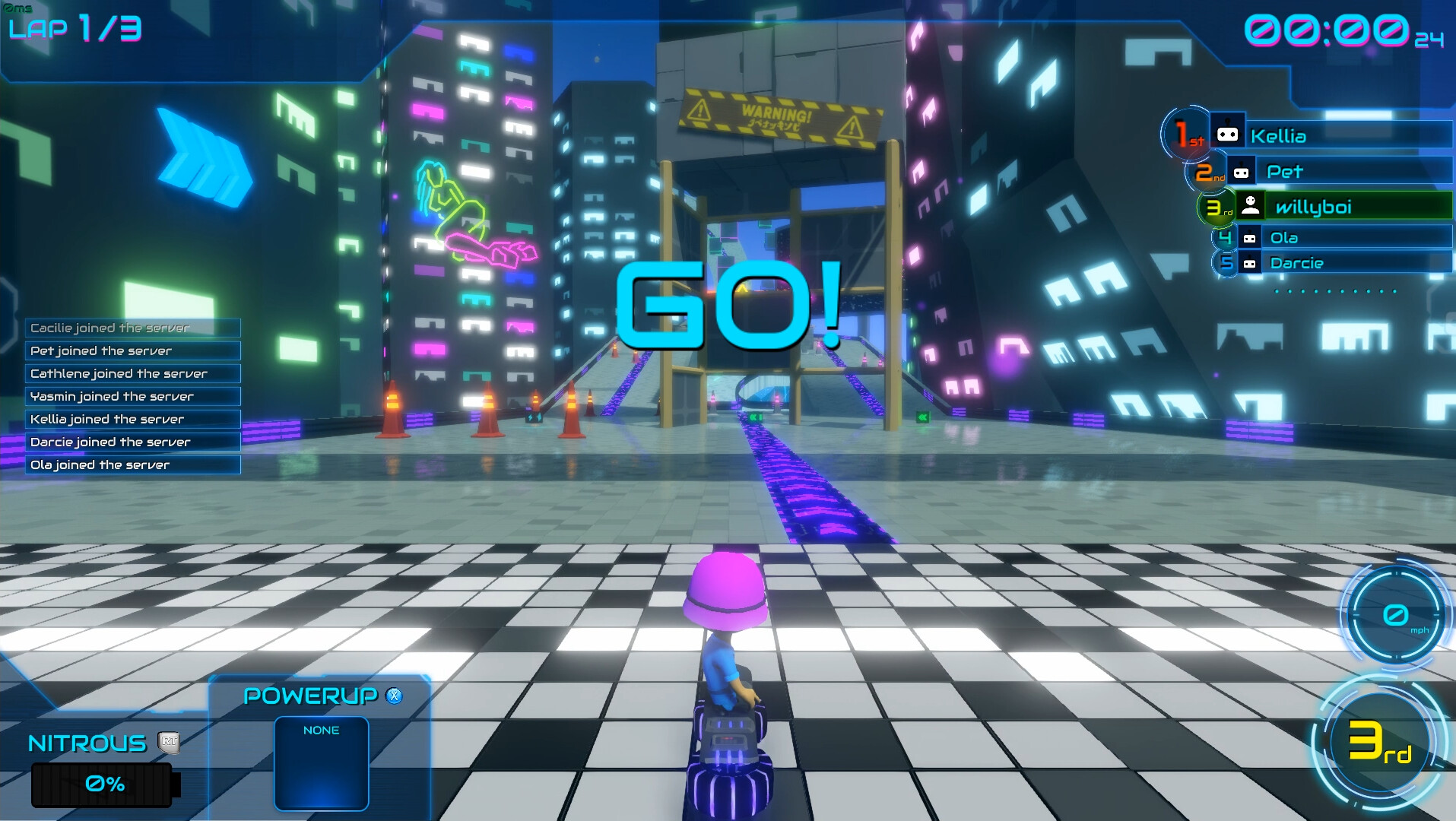Click the robot icon next to Pet

pyautogui.click(x=1242, y=173)
